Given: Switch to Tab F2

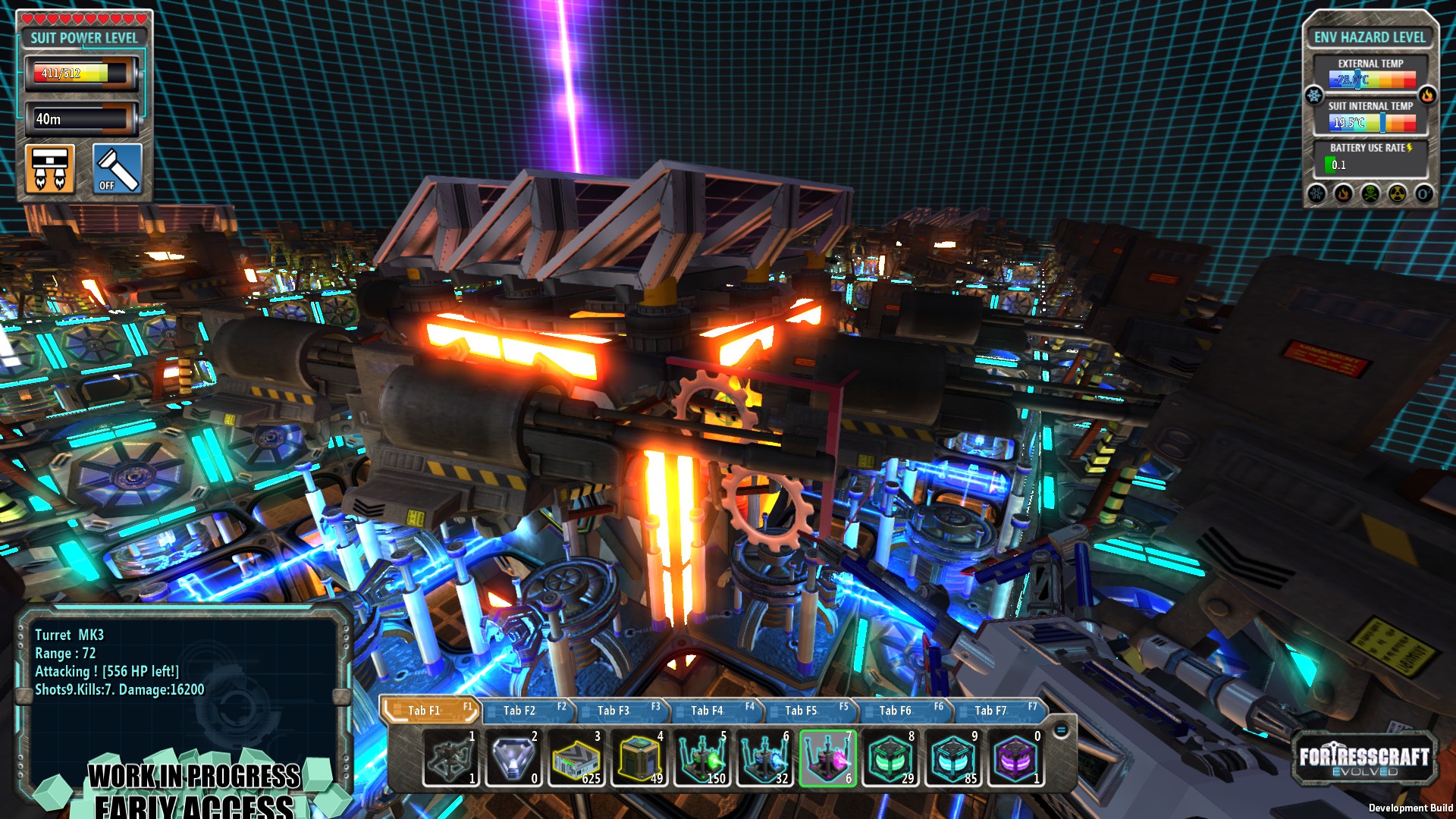Looking at the screenshot, I should click(x=520, y=711).
